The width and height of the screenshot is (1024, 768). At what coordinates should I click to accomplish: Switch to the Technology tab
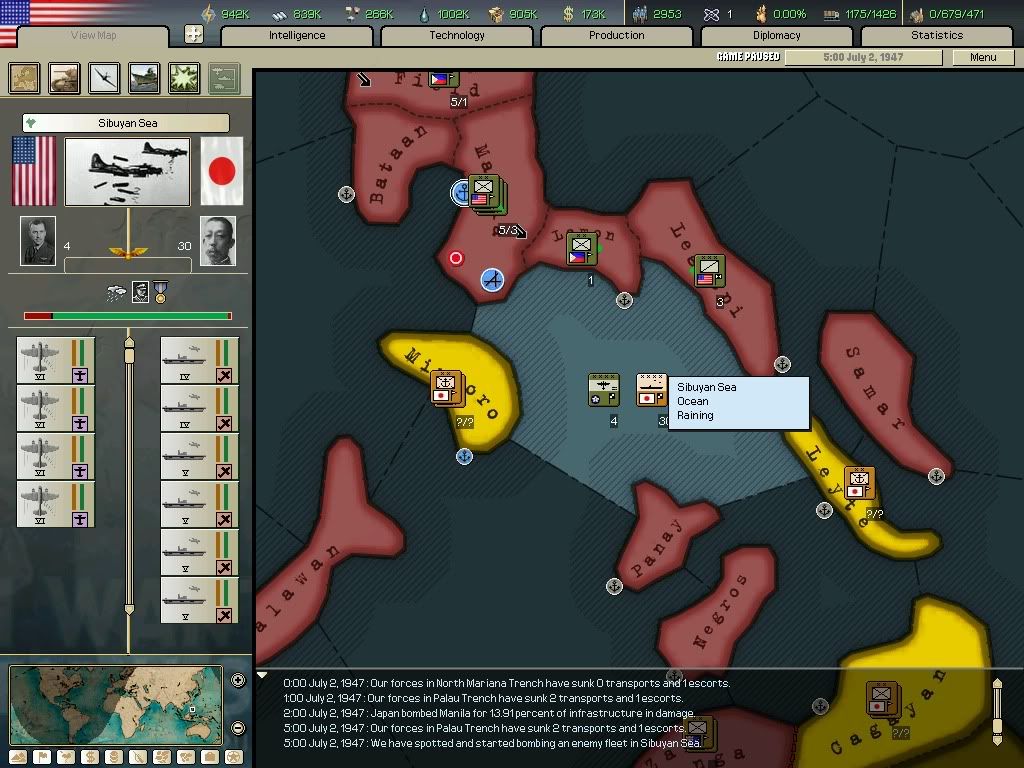[457, 35]
